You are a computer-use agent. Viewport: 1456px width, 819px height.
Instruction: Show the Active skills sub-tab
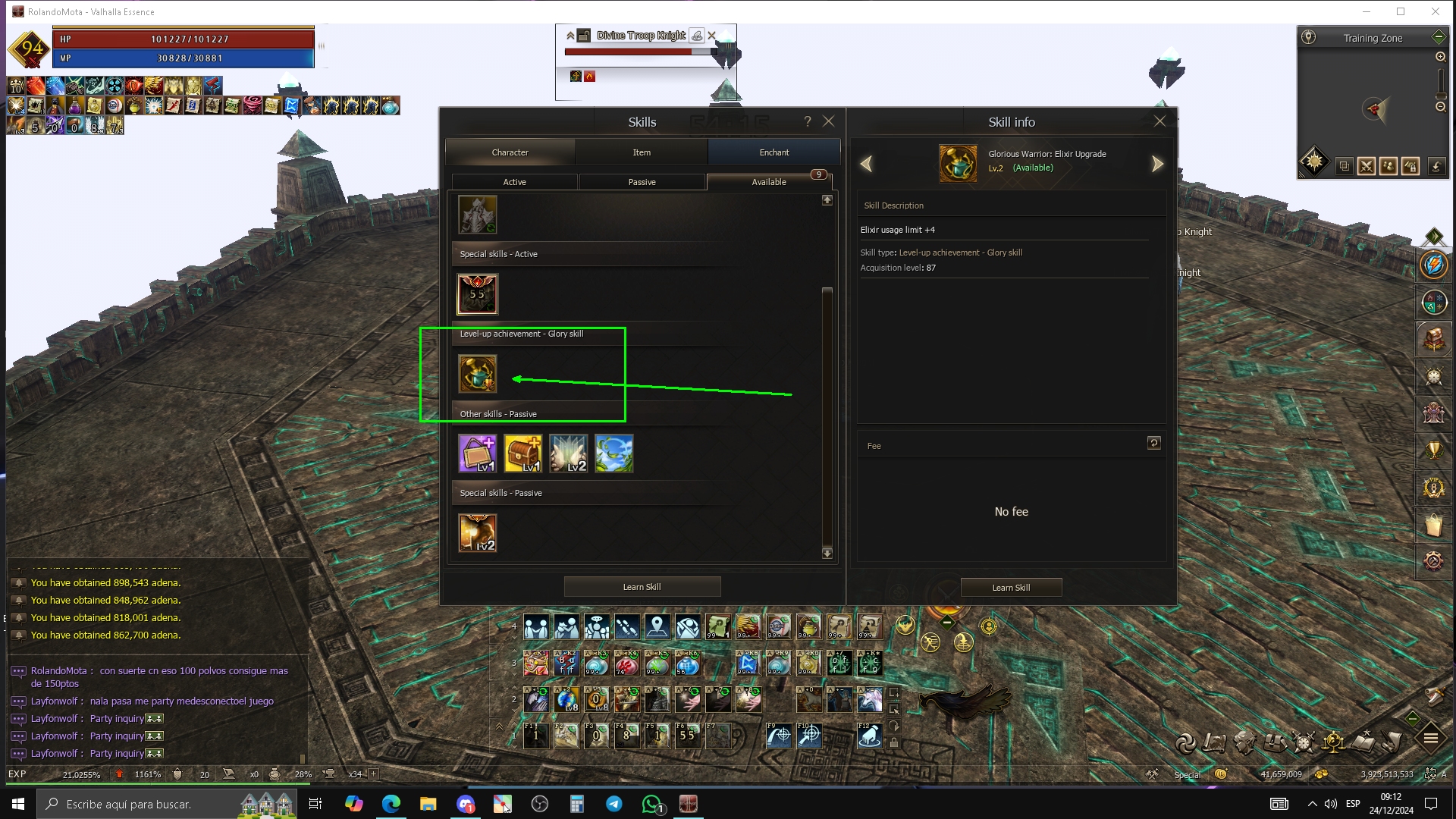coord(514,182)
